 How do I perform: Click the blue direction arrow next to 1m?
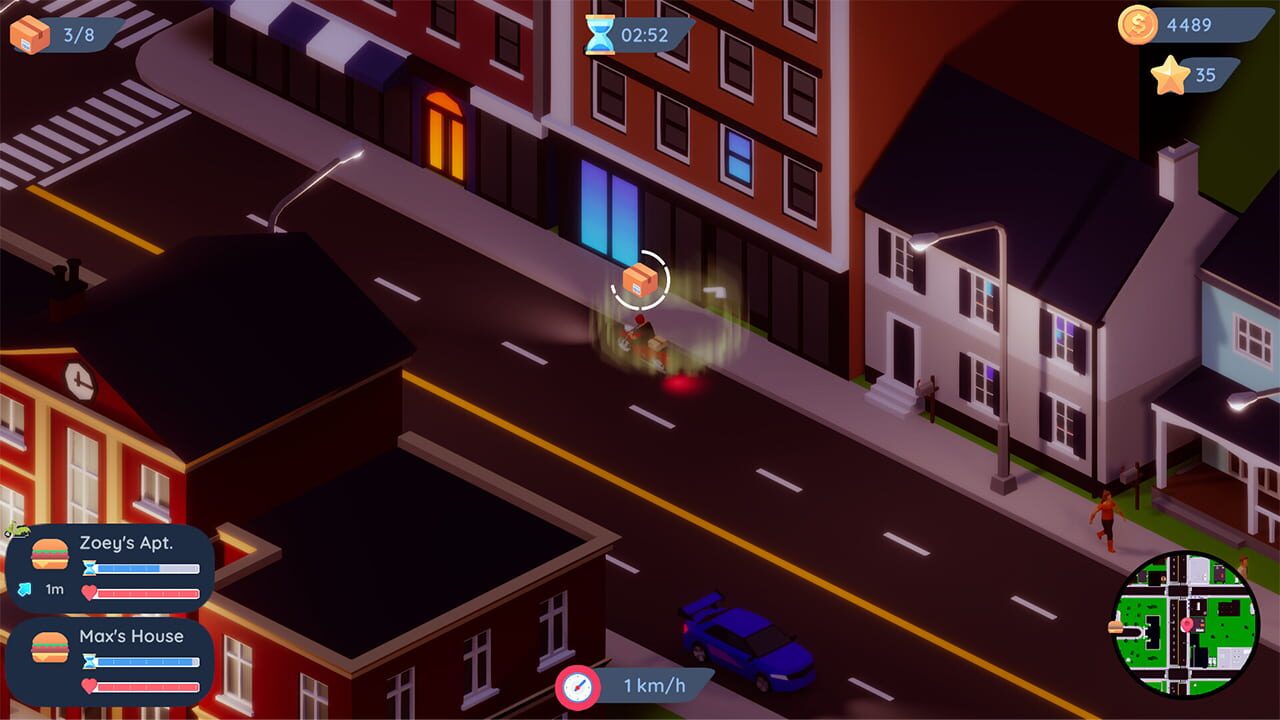click(23, 589)
